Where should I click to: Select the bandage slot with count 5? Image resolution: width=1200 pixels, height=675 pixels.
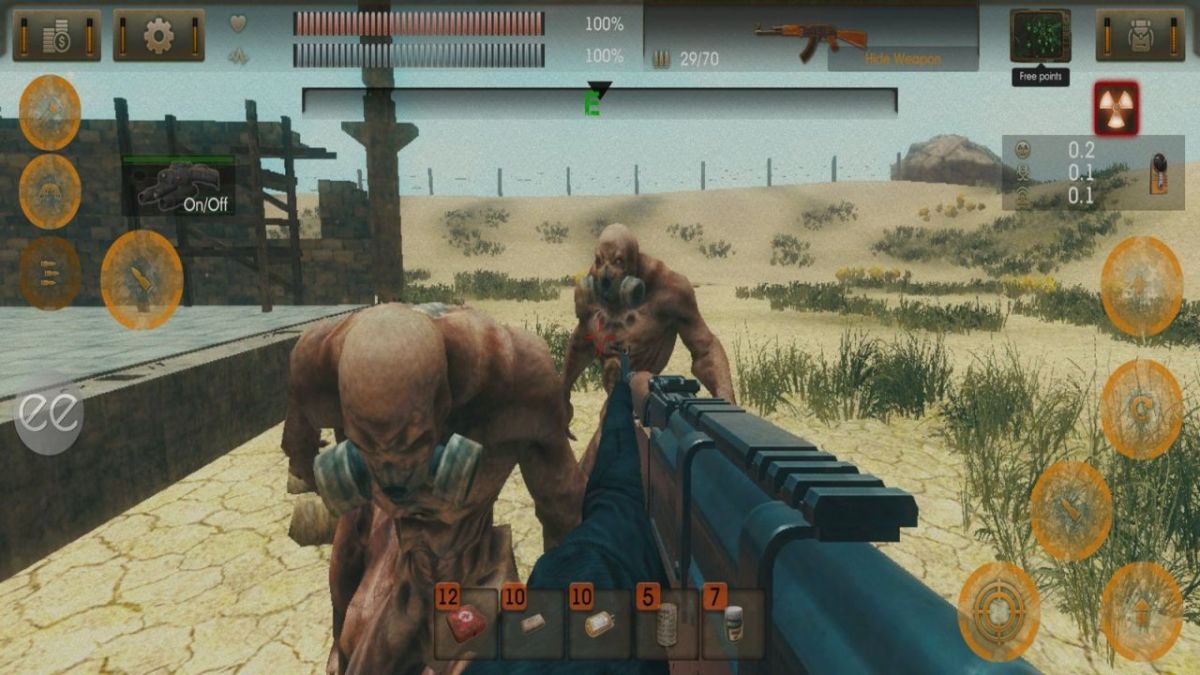click(667, 624)
